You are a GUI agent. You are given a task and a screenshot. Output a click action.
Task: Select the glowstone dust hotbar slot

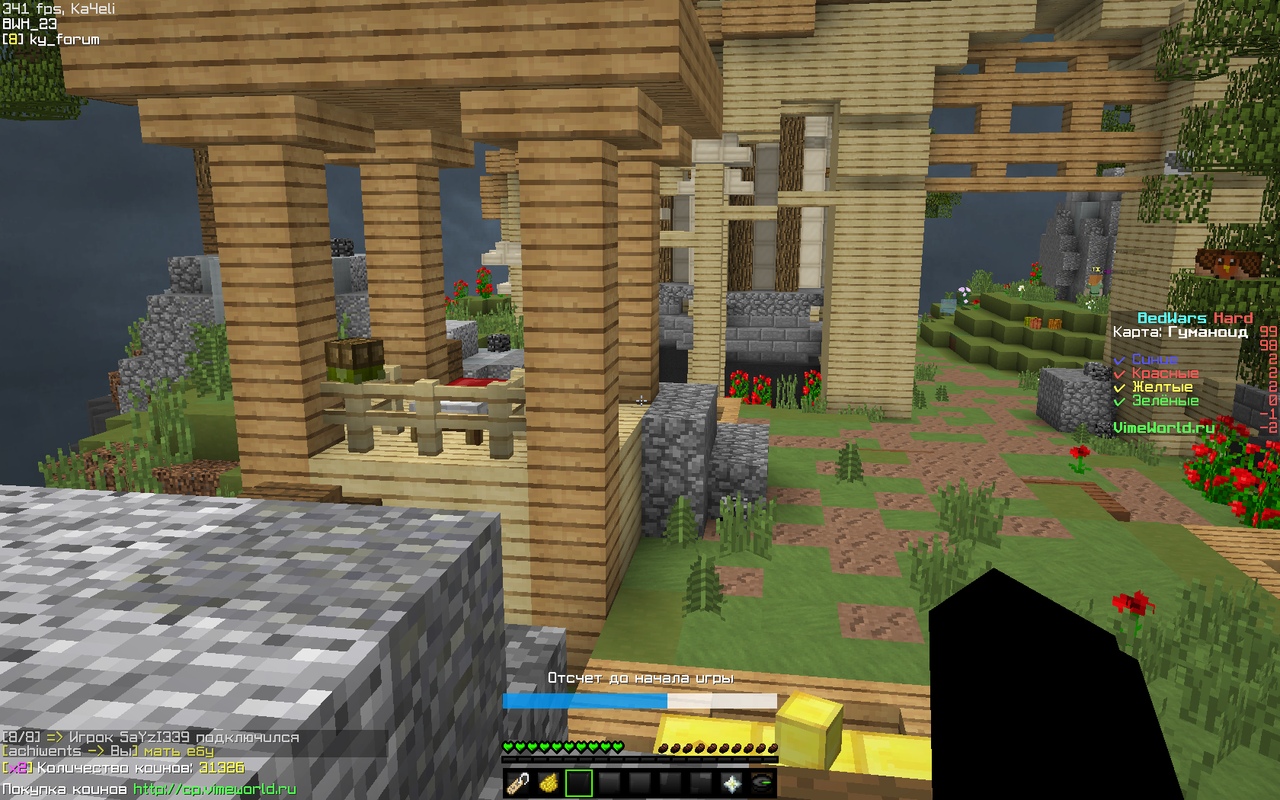tap(548, 782)
